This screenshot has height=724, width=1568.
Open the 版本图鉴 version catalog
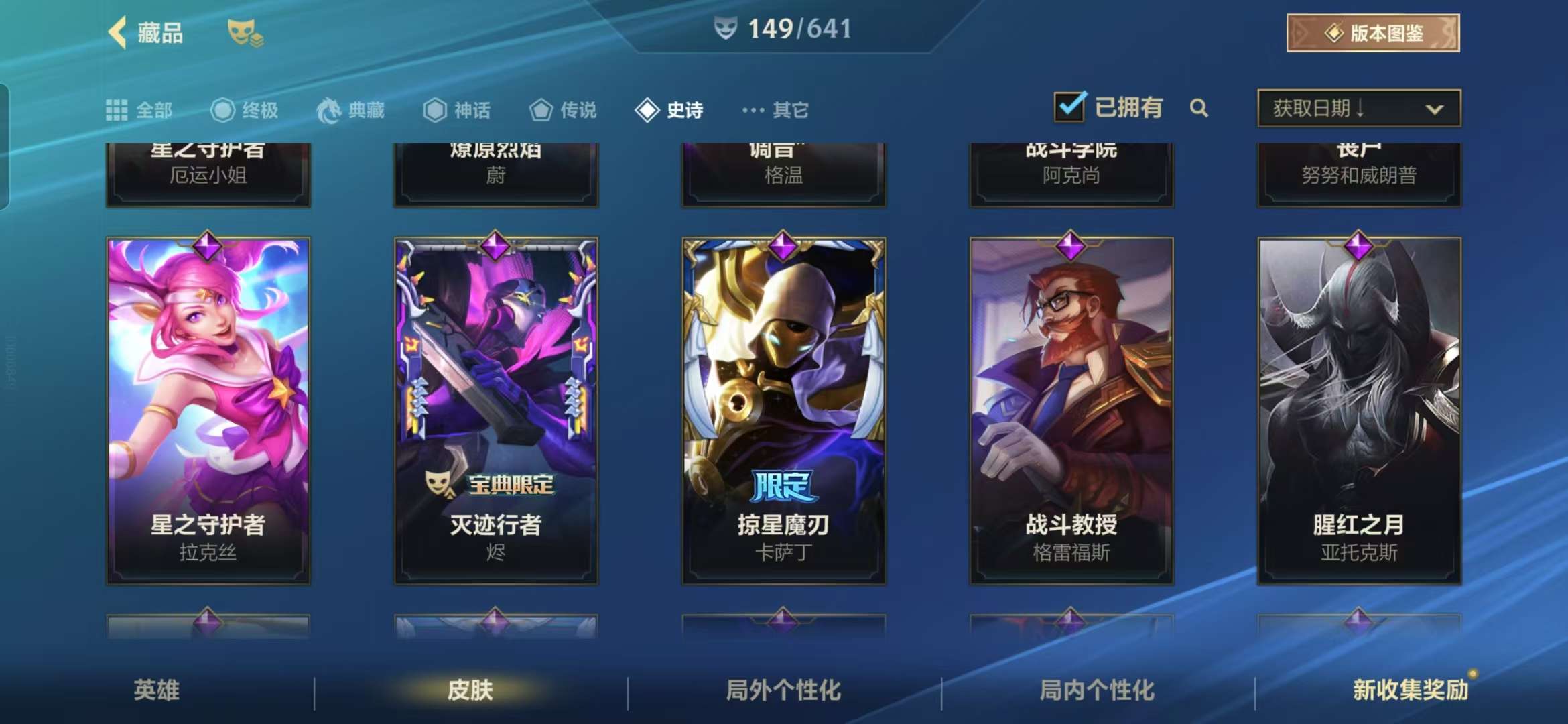pos(1372,33)
